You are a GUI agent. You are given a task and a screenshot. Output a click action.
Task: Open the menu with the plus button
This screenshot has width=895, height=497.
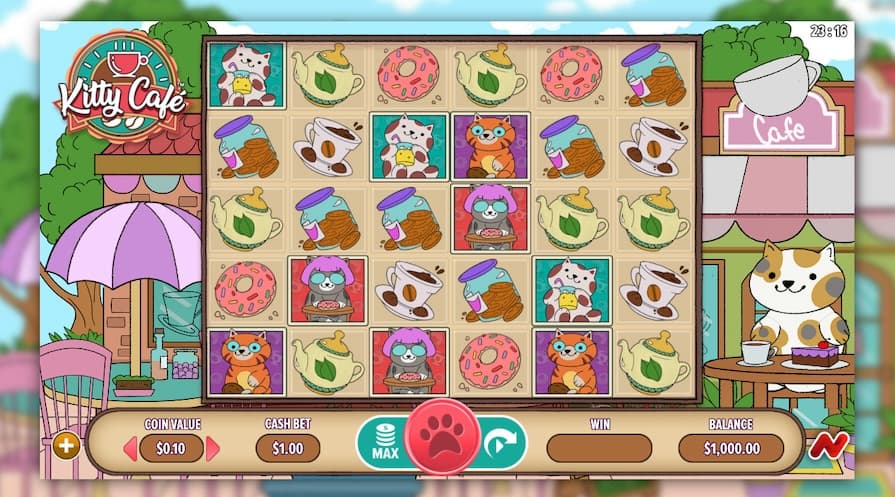pyautogui.click(x=67, y=446)
